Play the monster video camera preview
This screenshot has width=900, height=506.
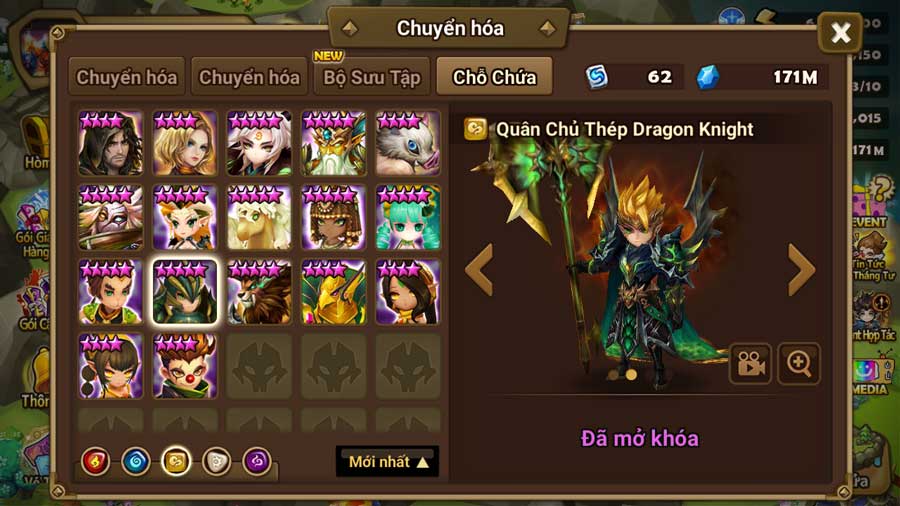(750, 364)
